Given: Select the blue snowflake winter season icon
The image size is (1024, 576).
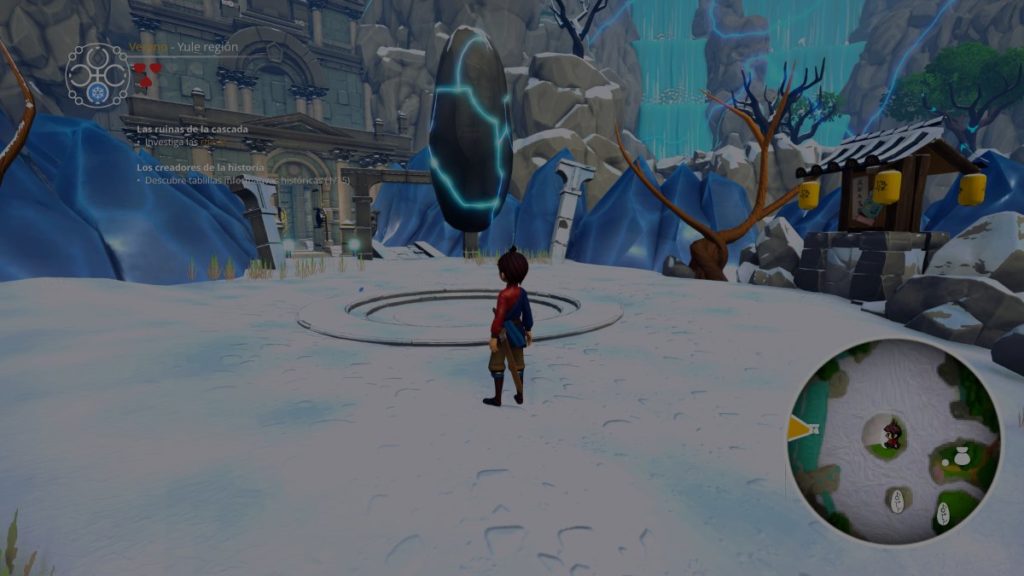Looking at the screenshot, I should coord(97,93).
